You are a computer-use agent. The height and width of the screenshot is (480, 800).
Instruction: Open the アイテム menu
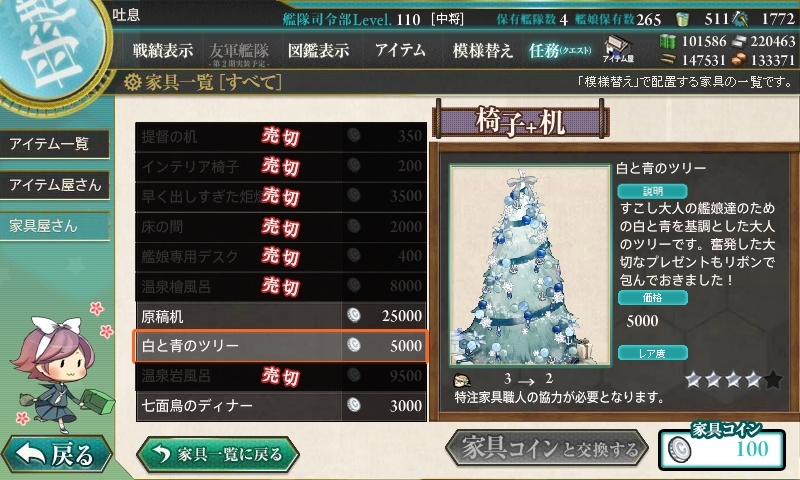pos(400,50)
